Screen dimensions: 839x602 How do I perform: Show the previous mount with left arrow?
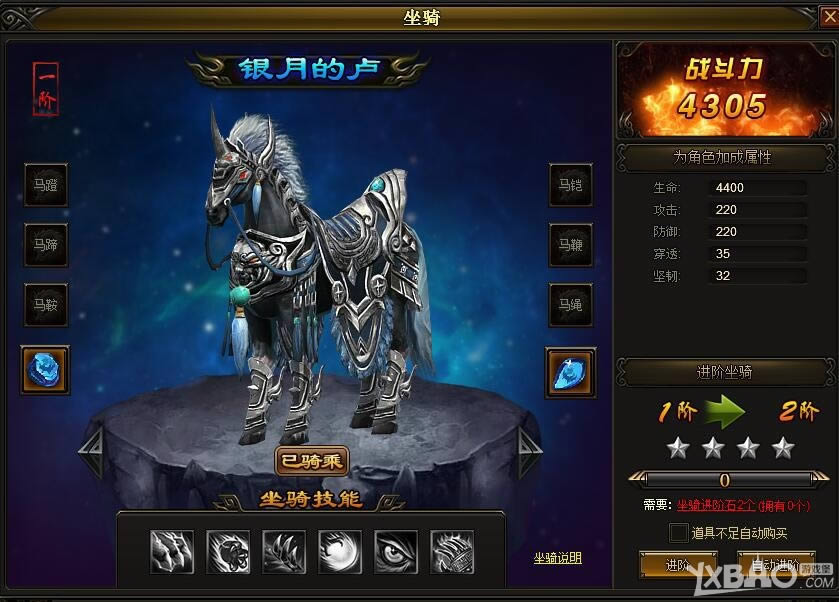point(91,453)
